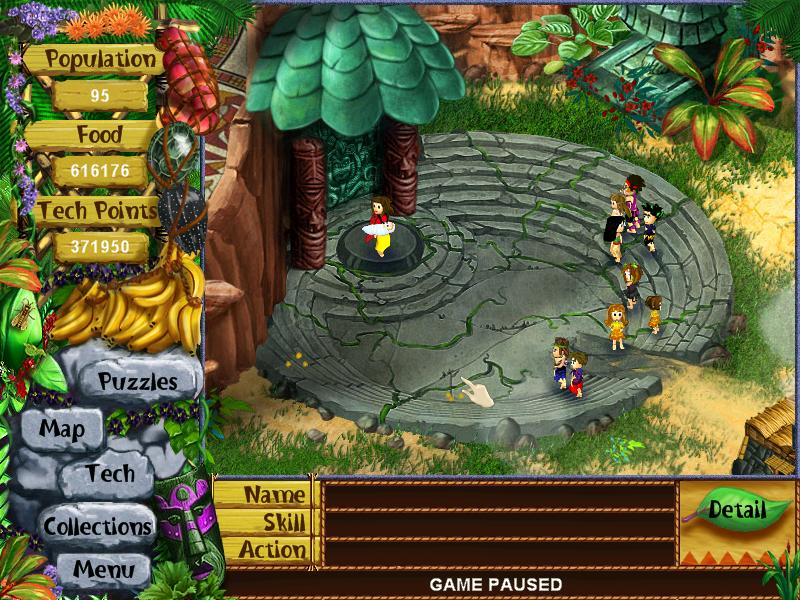The image size is (800, 600).
Task: Show the Tech upgrades screen
Action: click(109, 473)
